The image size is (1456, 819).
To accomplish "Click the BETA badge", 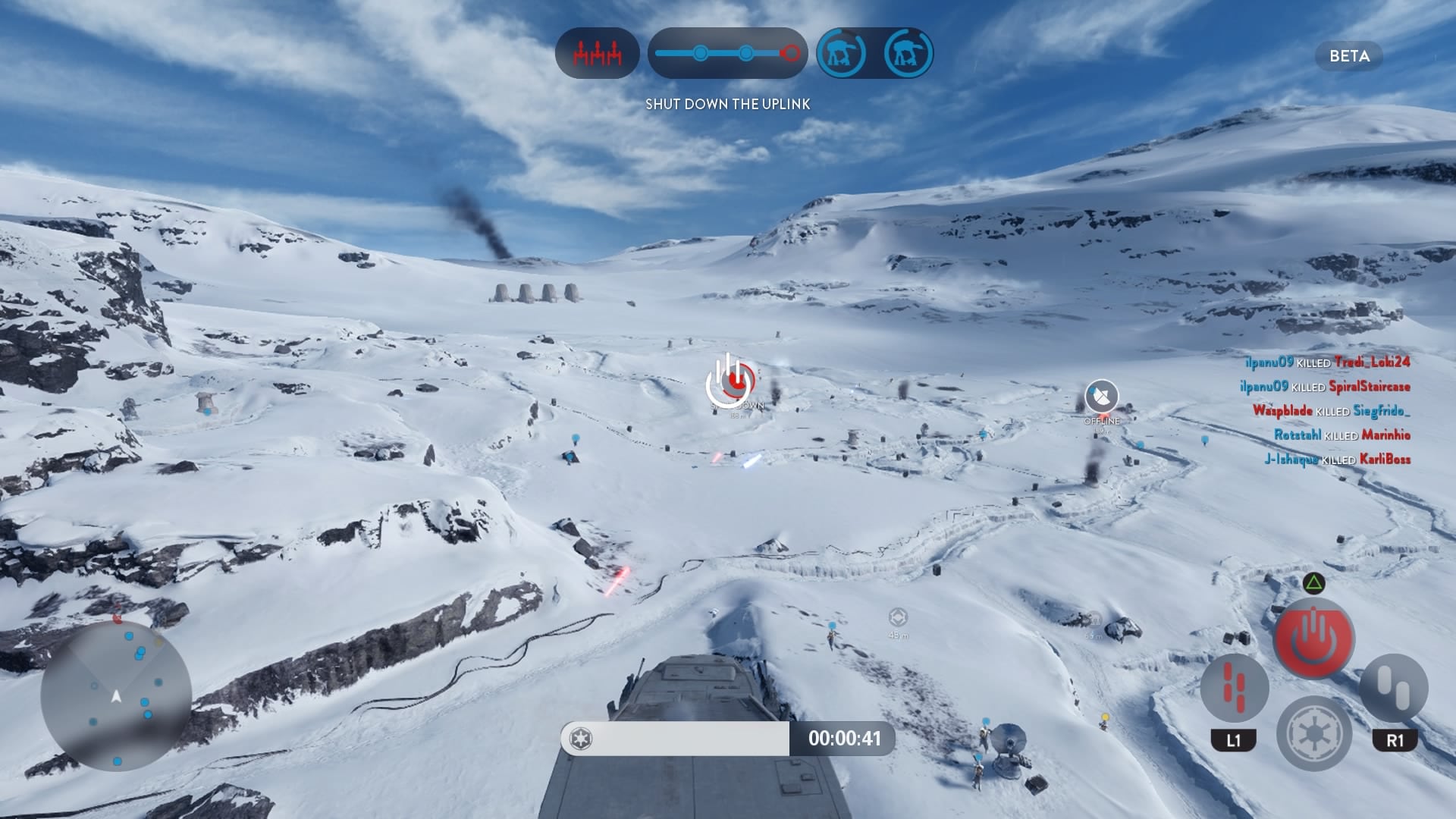I will coord(1349,56).
